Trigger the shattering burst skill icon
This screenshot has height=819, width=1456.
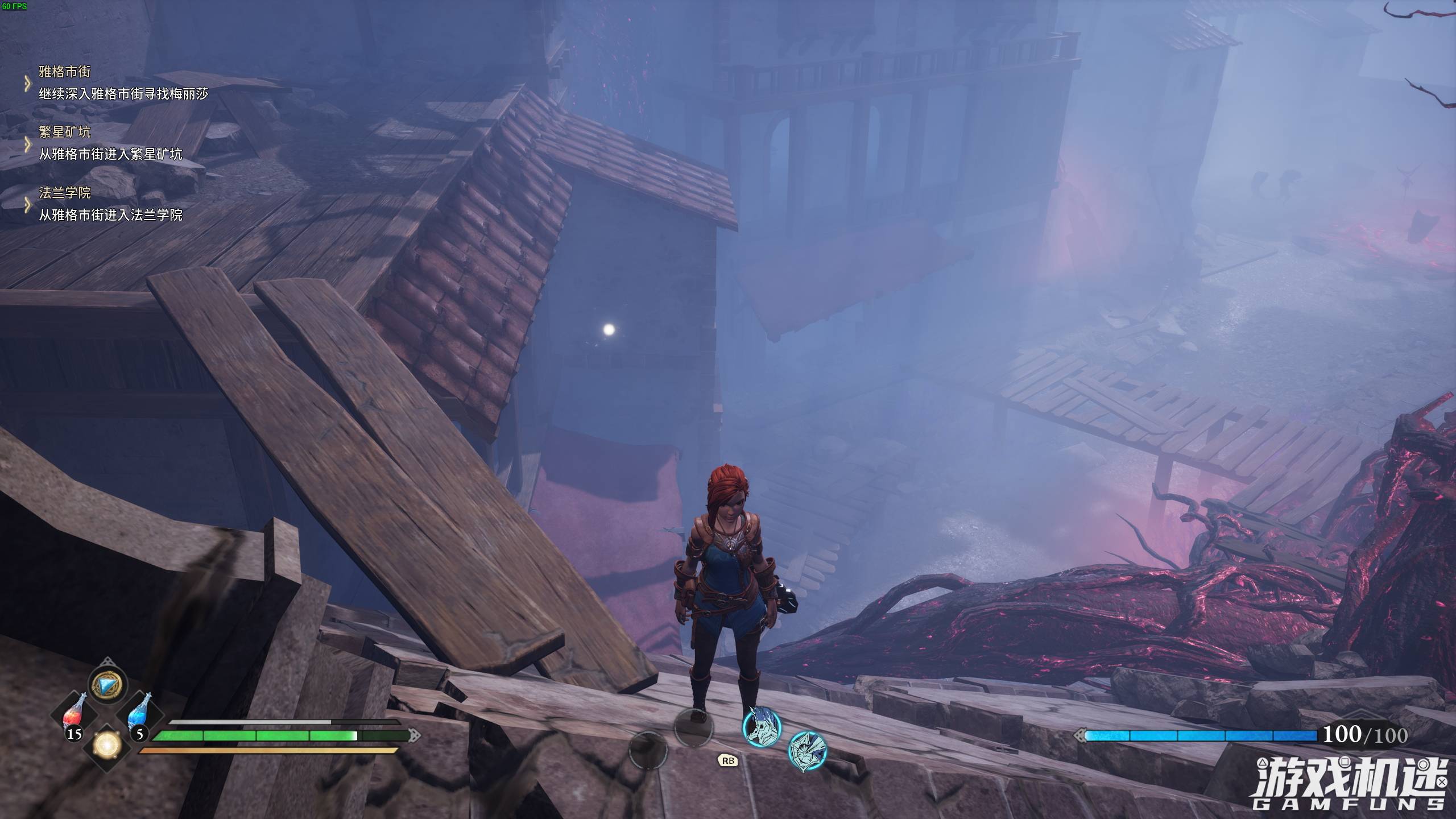pyautogui.click(x=807, y=751)
